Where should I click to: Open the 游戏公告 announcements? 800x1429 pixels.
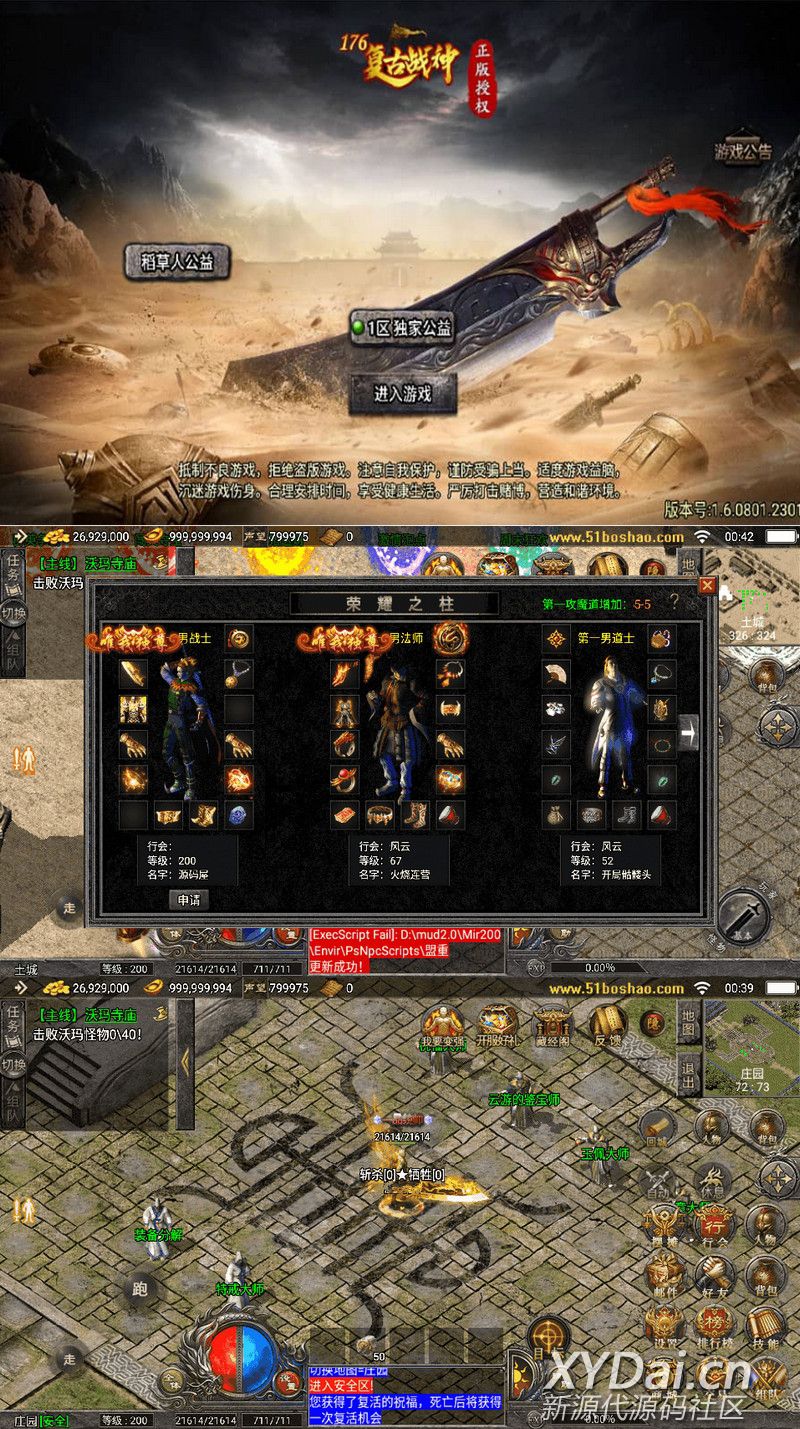coord(742,153)
